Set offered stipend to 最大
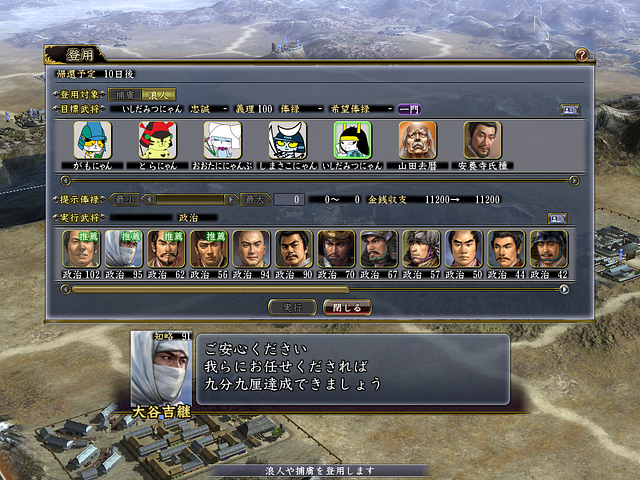The height and width of the screenshot is (480, 640). (x=255, y=199)
